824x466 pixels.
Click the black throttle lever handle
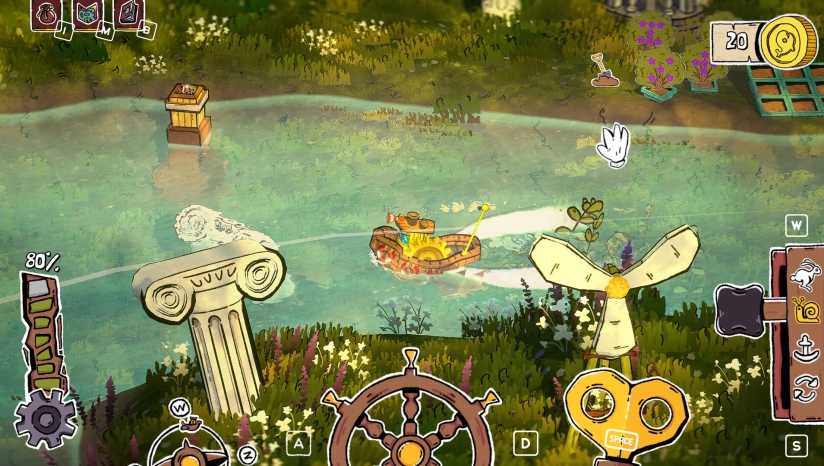[x=739, y=309]
